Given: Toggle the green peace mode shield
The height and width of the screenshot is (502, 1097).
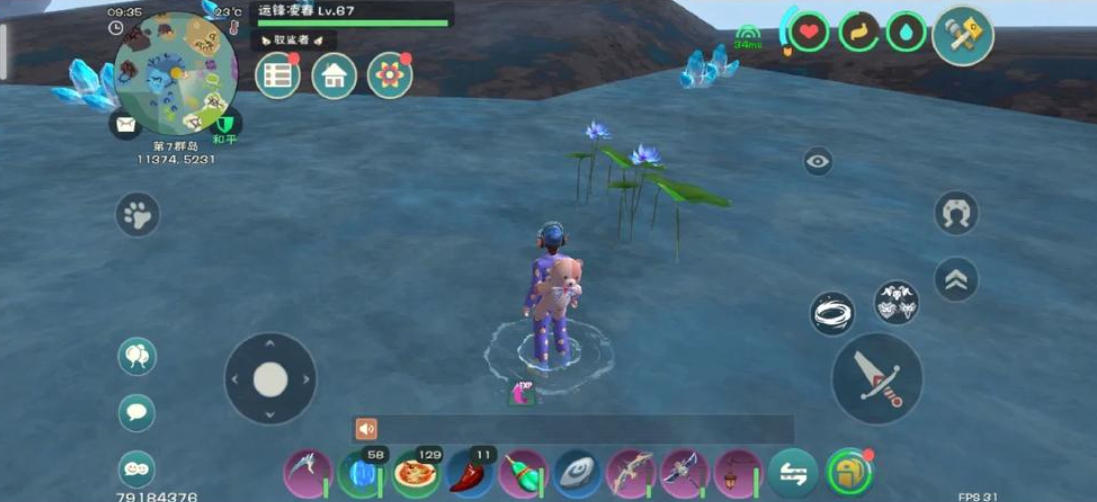Looking at the screenshot, I should point(226,123).
